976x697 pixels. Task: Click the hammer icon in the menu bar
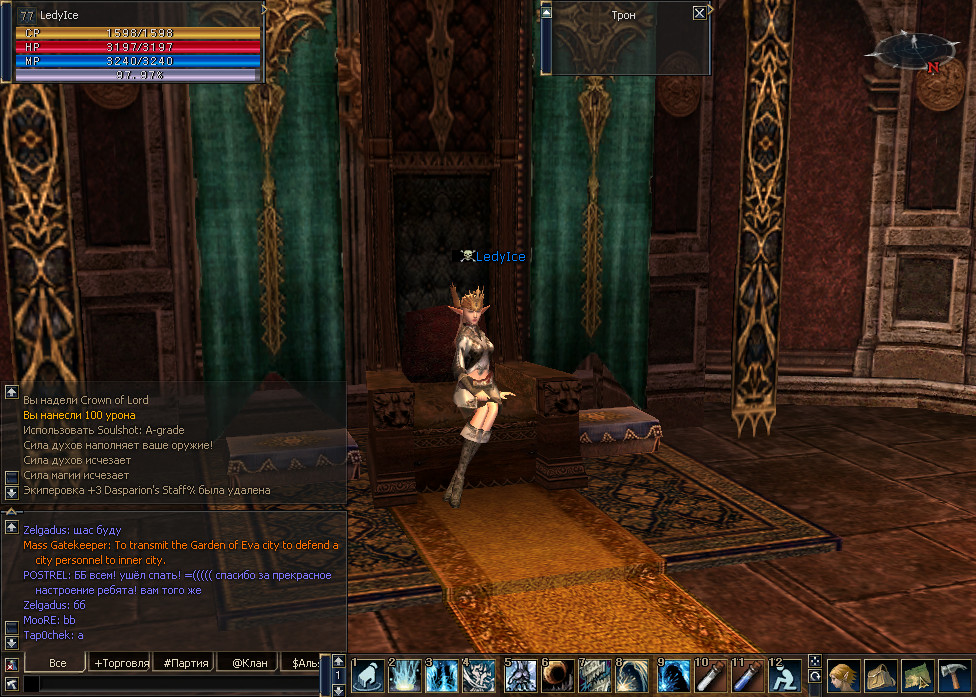[955, 676]
